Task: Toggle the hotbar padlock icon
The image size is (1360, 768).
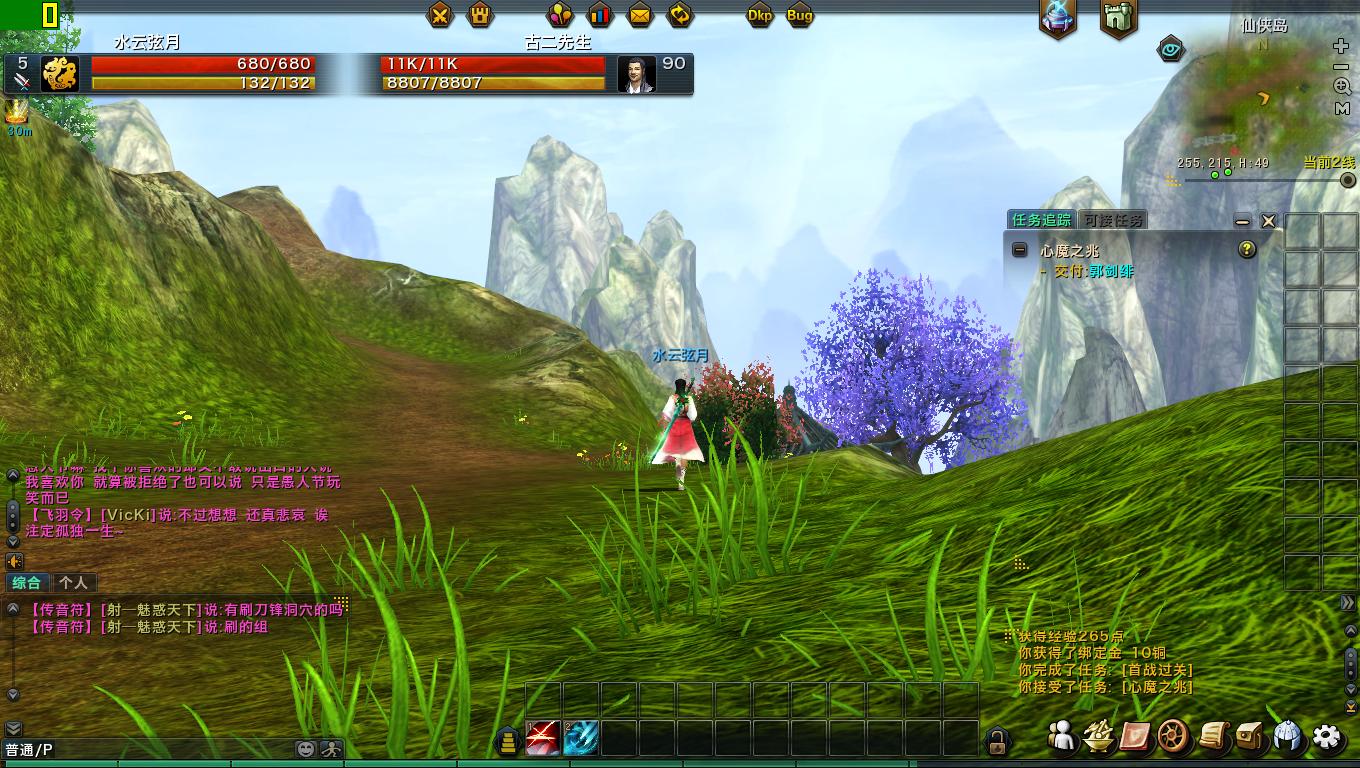Action: [997, 741]
